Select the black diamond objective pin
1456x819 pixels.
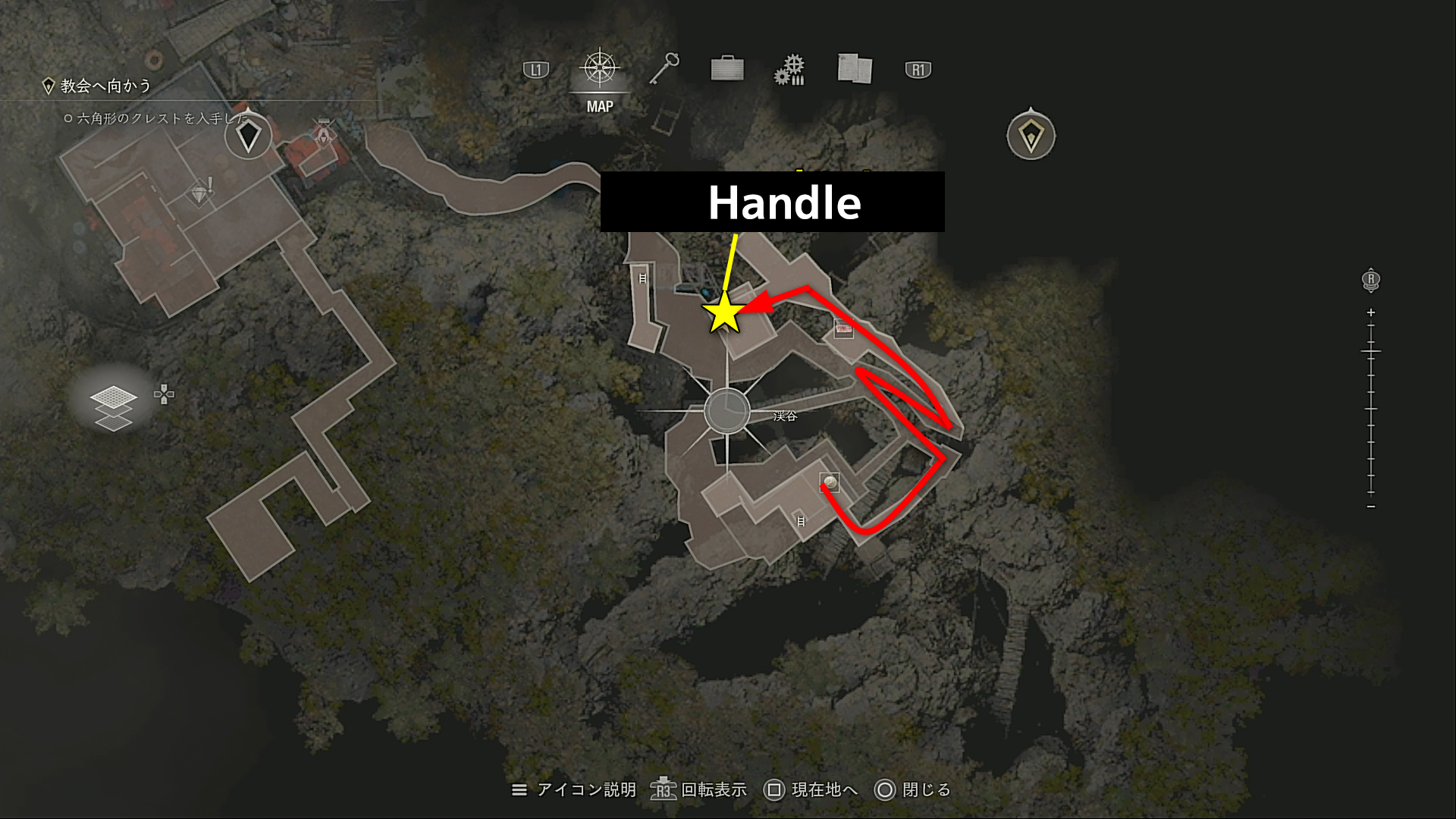[x=249, y=136]
